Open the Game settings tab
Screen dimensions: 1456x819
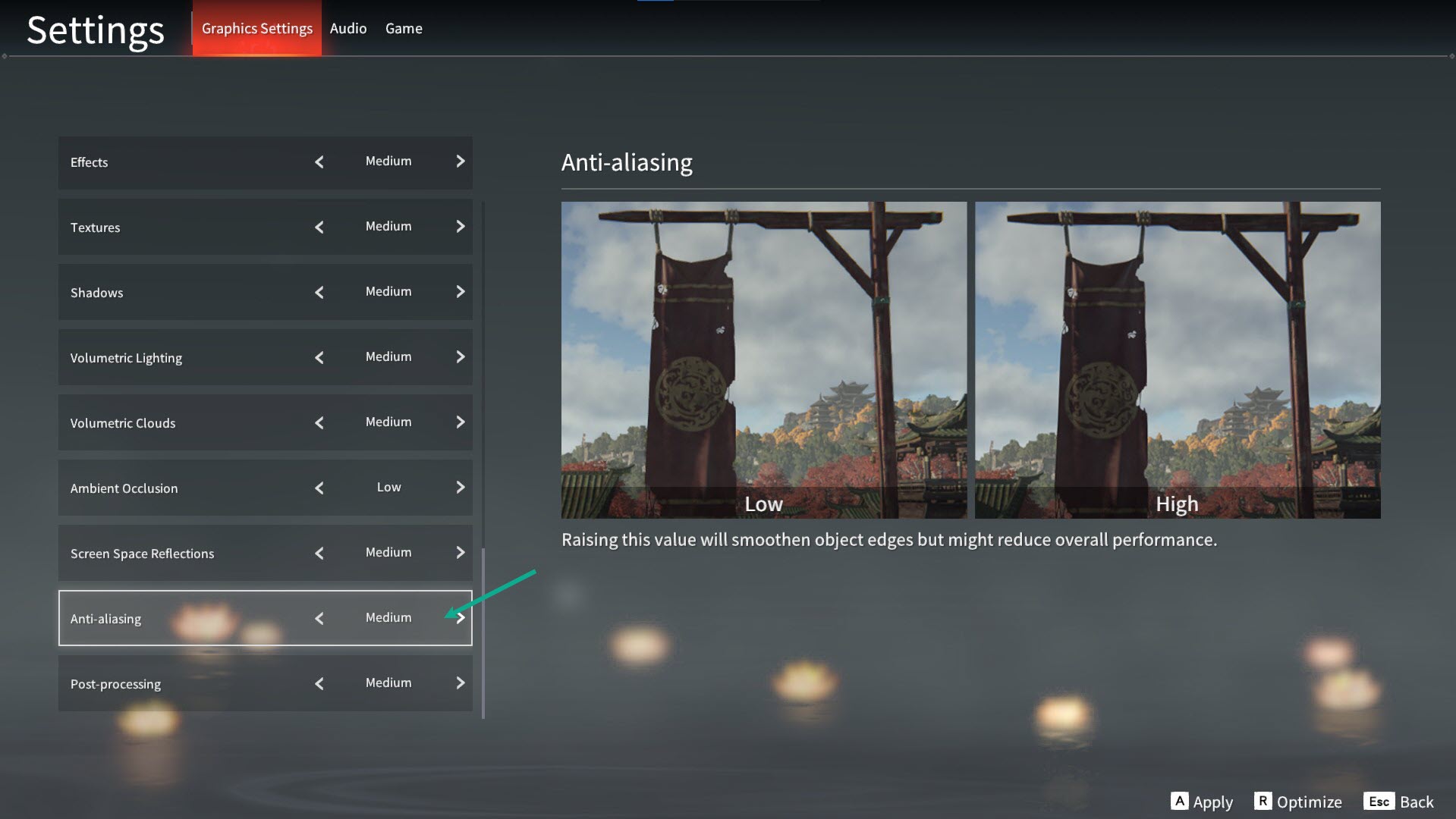404,29
